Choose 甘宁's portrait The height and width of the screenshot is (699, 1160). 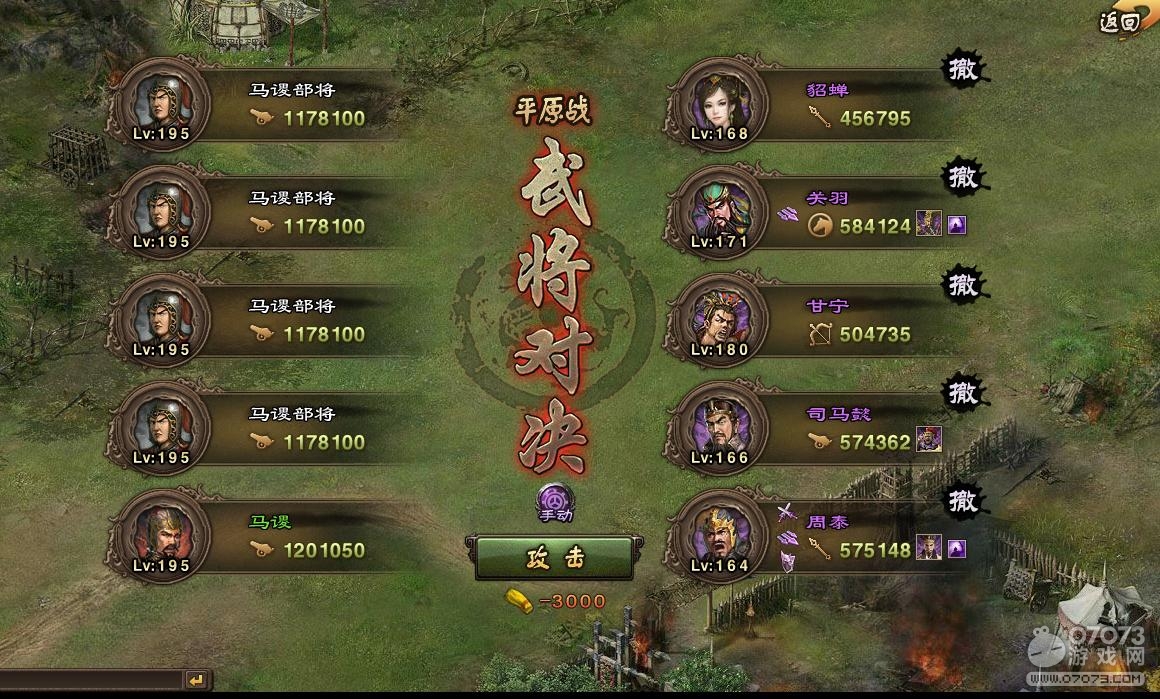pyautogui.click(x=718, y=320)
